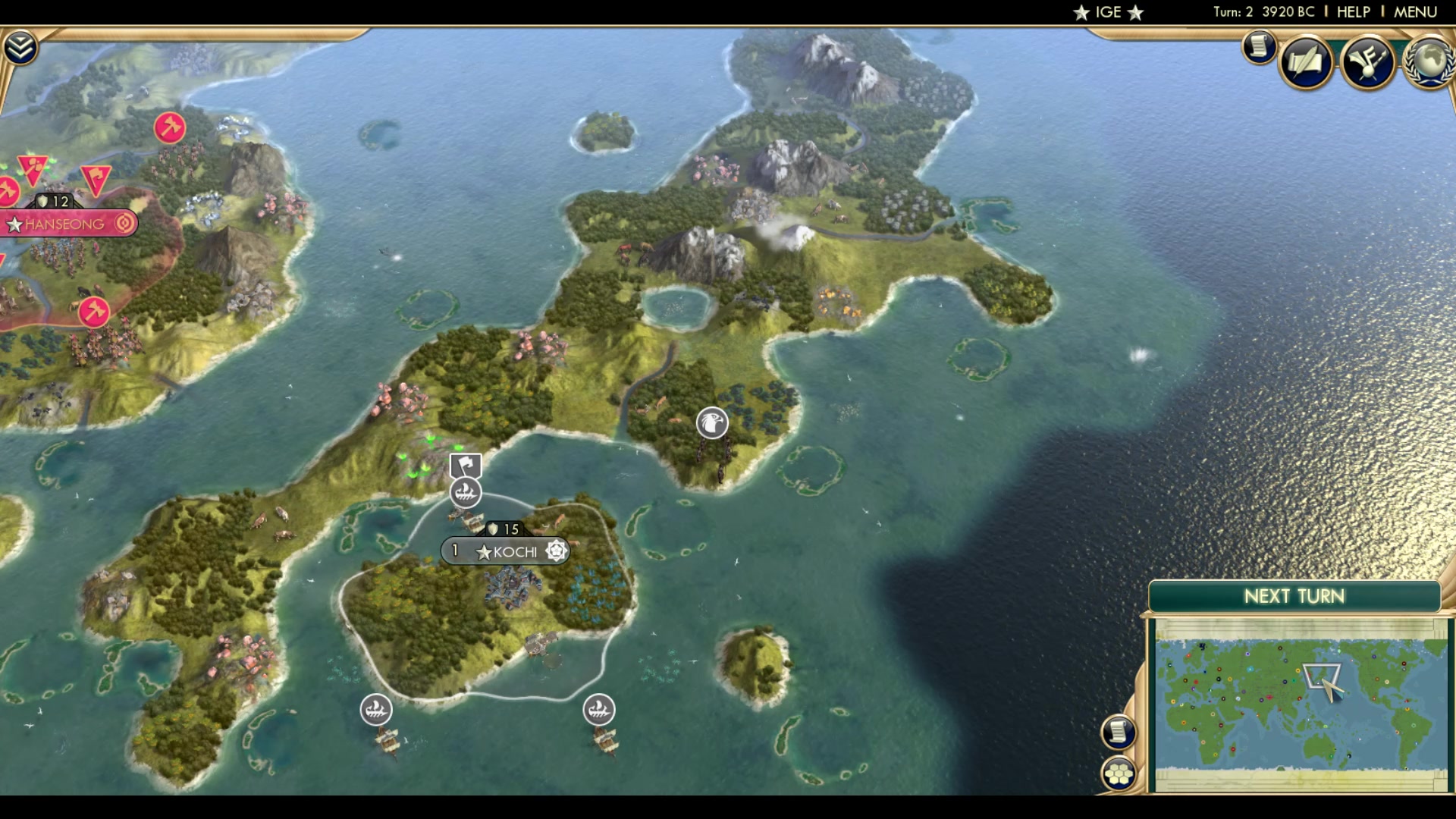1456x819 pixels.
Task: Open the minimap strategic view scroll icon
Action: click(1119, 733)
